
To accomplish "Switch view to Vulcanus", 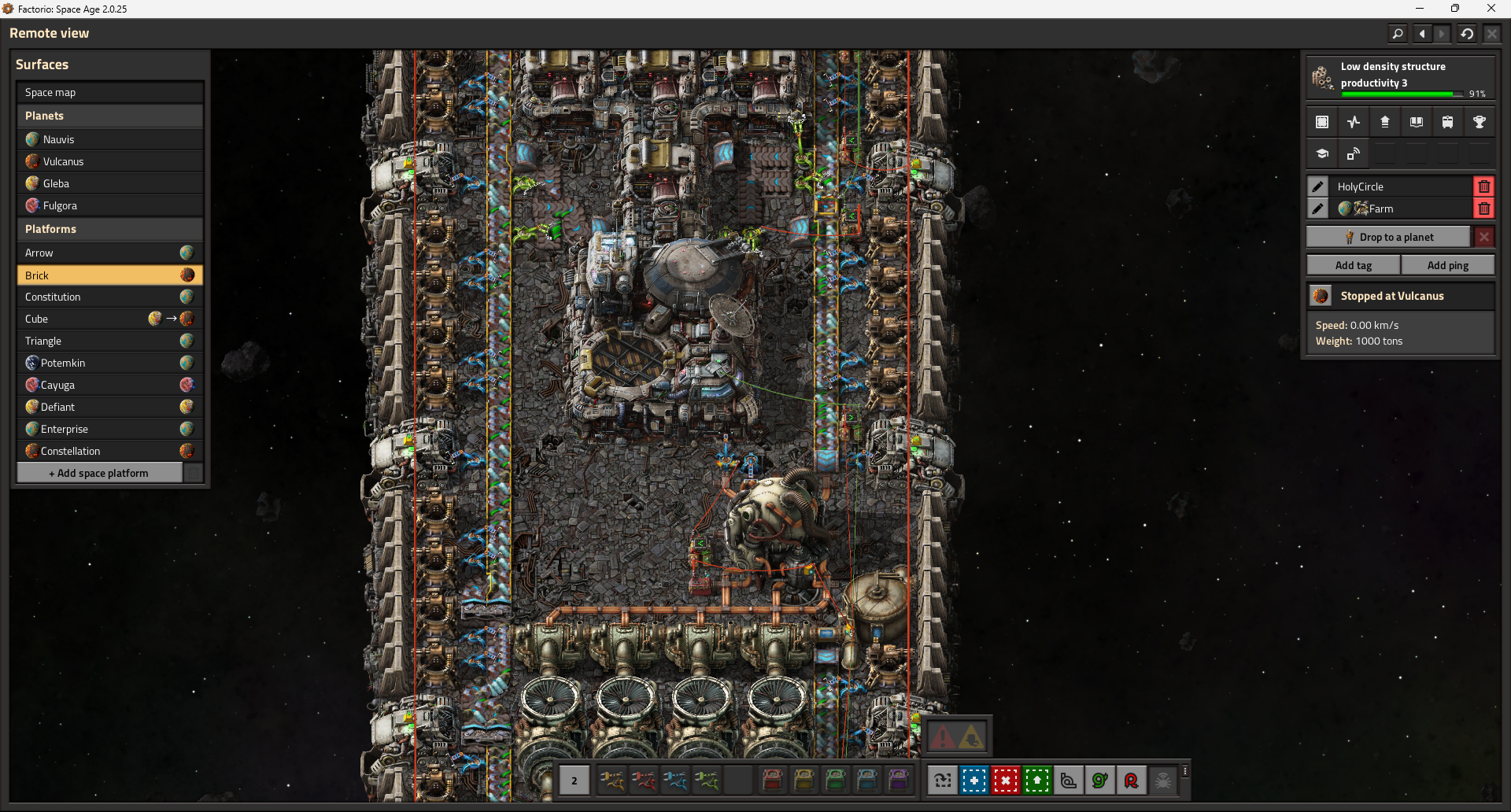I will coord(109,161).
